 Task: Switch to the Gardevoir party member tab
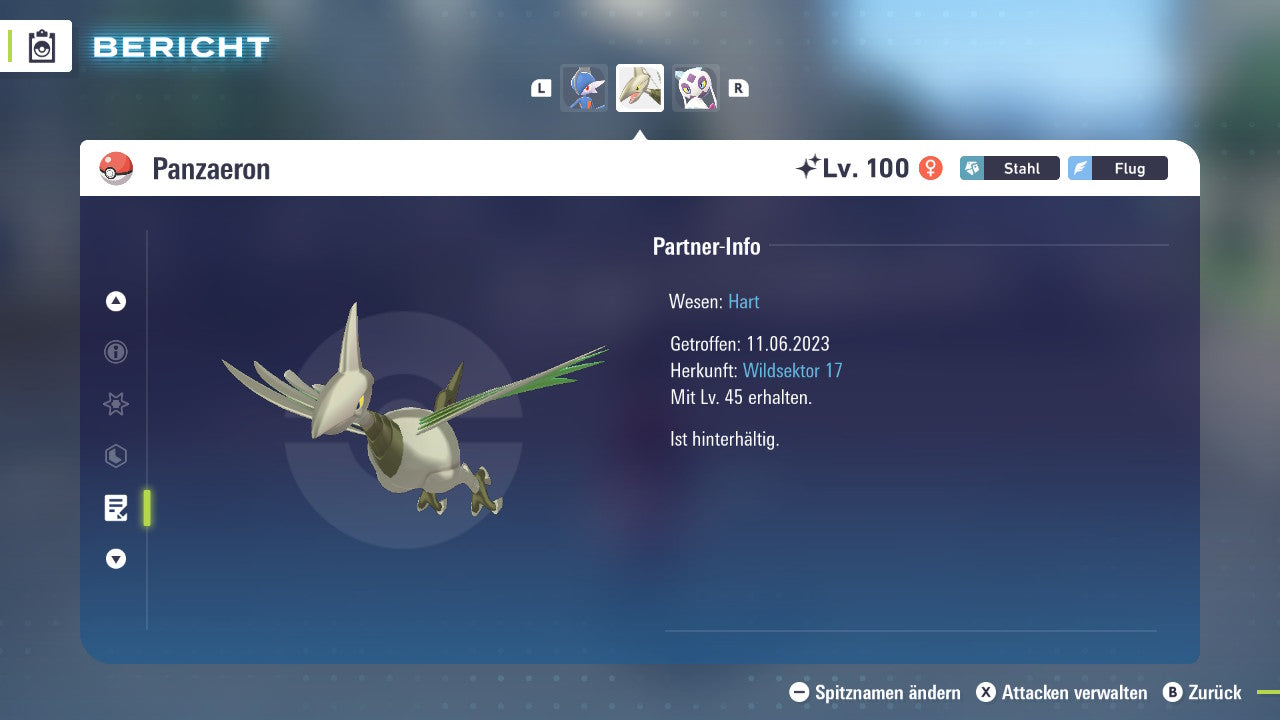click(x=584, y=88)
